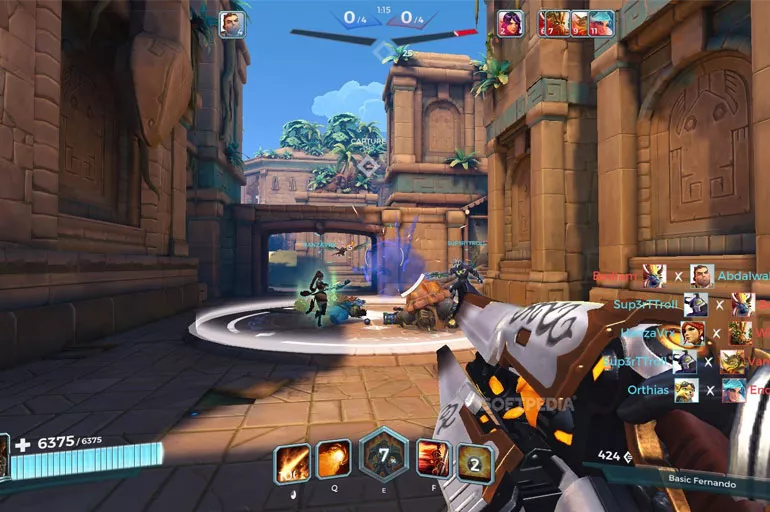This screenshot has height=512, width=770.
Task: Click the glowing ultimate ability slot
Action: [476, 461]
